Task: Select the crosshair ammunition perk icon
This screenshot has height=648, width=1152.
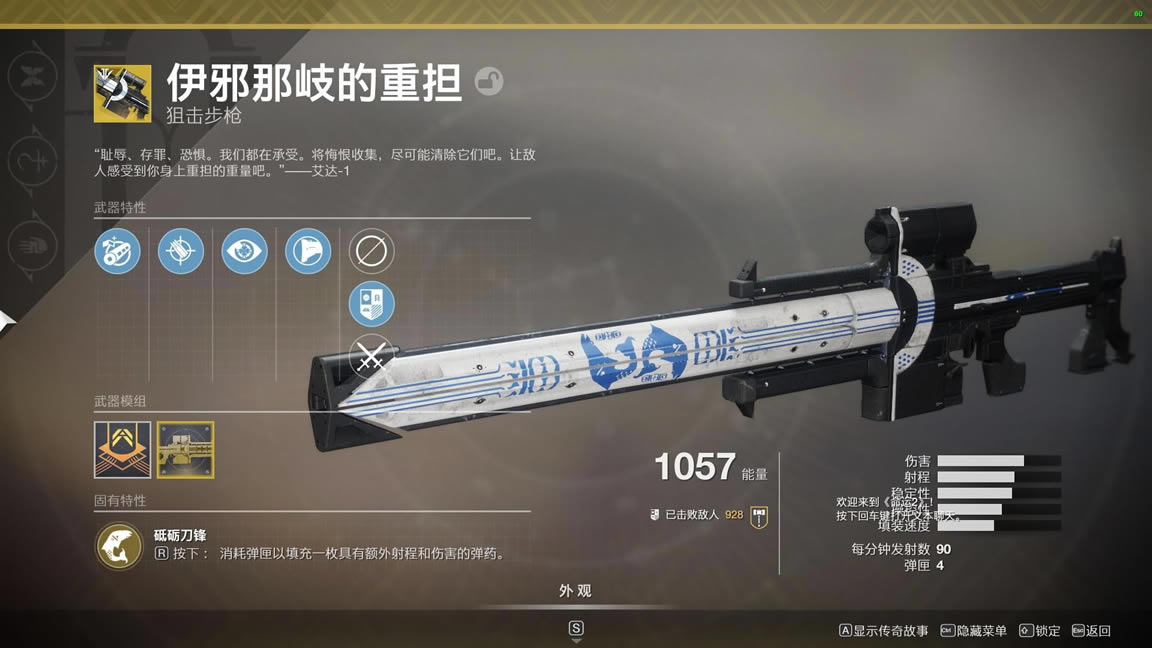Action: 181,251
